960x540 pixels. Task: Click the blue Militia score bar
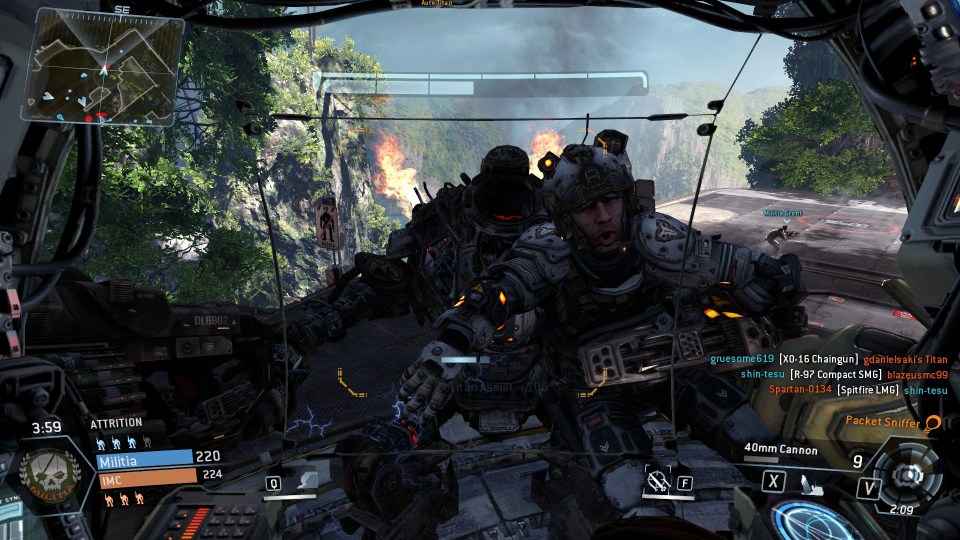[145, 457]
